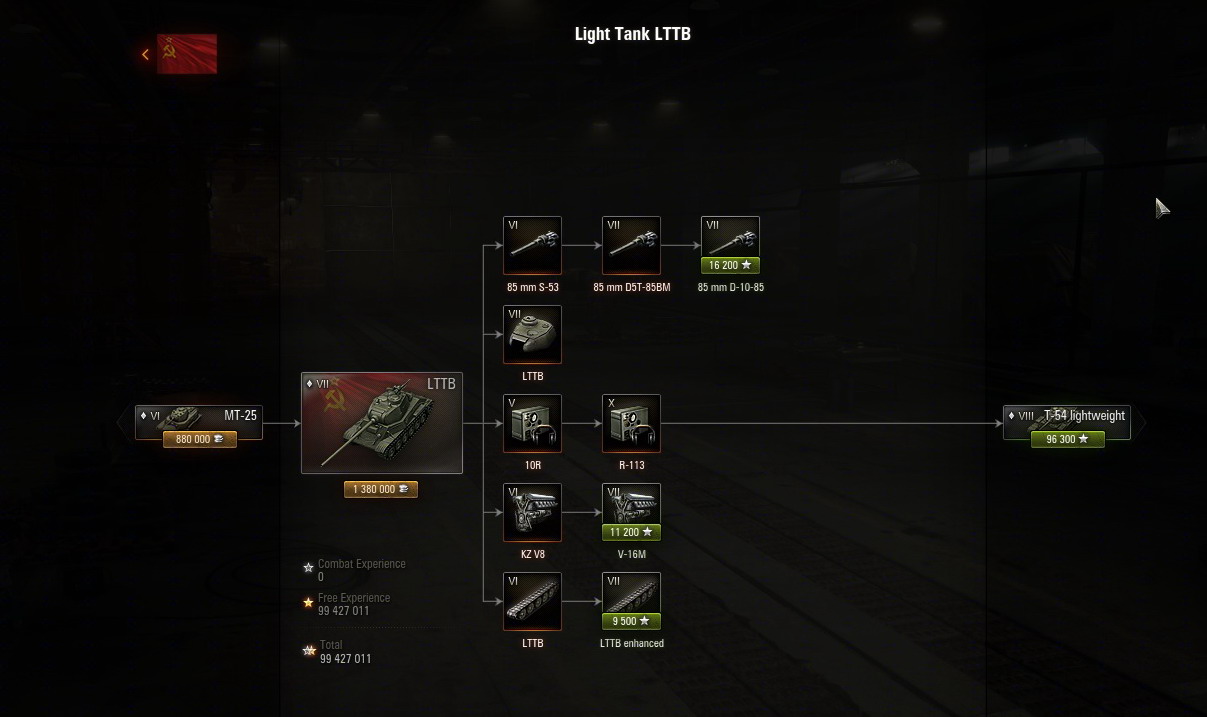Select the 85 mm S-53 gun module
The image size is (1207, 717).
532,245
